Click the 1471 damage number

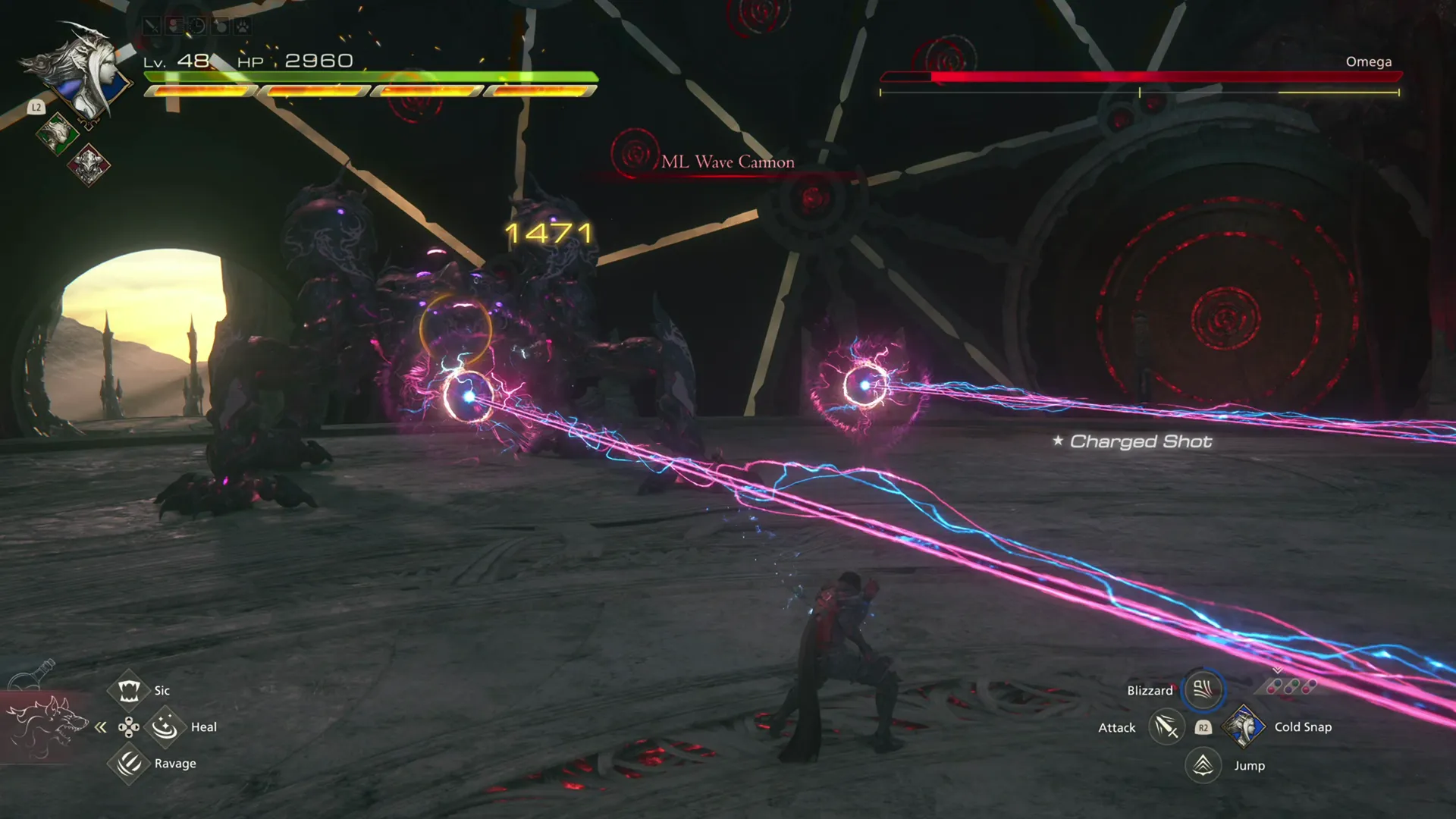tap(548, 234)
